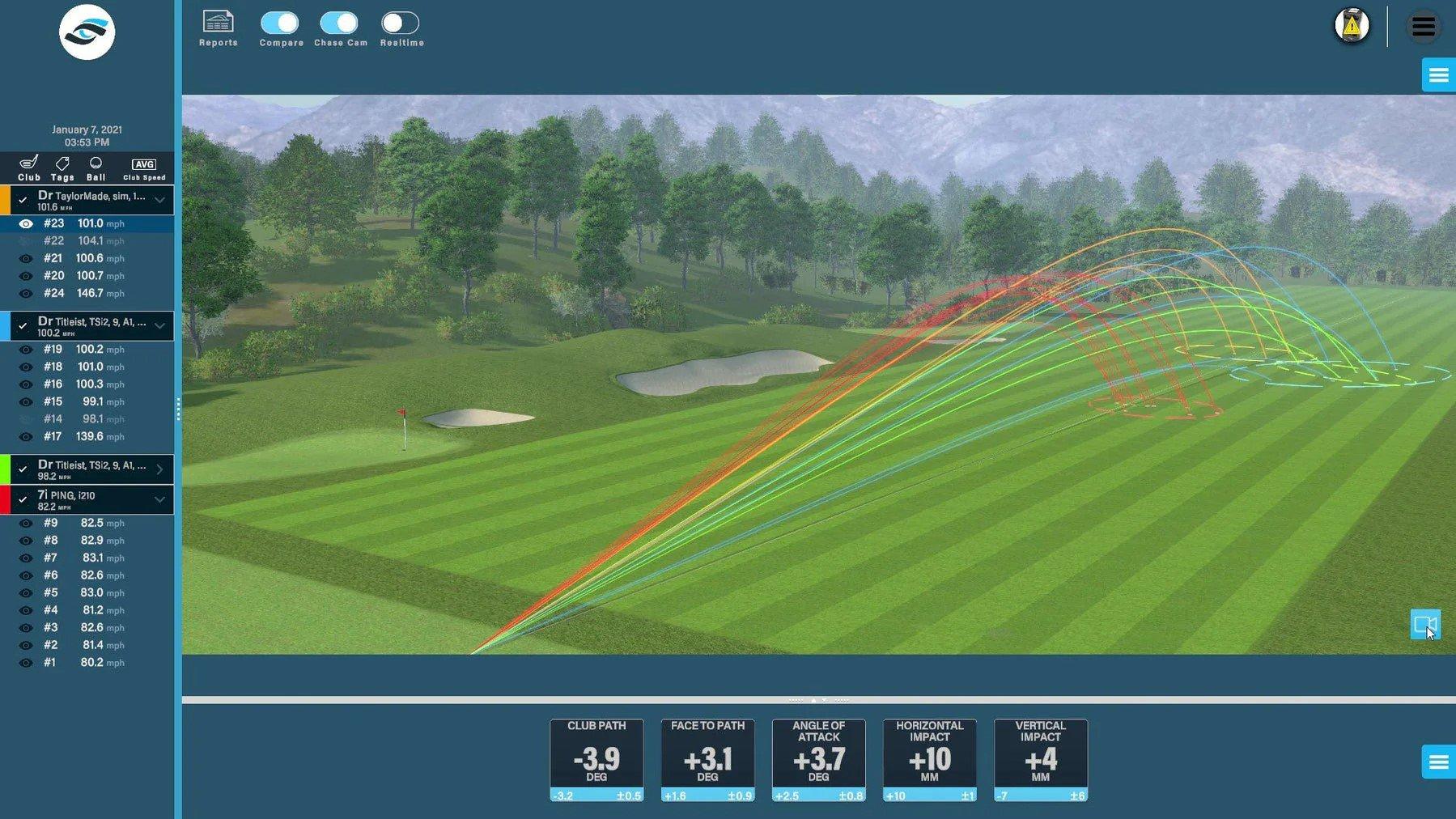Collapse the Dr Titleist TSi2 group
Image resolution: width=1456 pixels, height=819 pixels.
(159, 325)
